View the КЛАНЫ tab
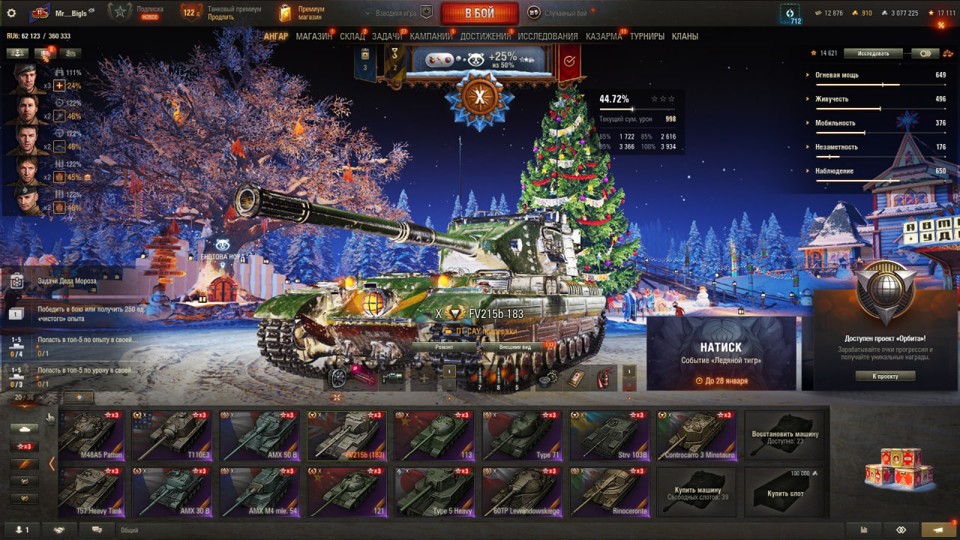960x540 pixels. (x=685, y=37)
